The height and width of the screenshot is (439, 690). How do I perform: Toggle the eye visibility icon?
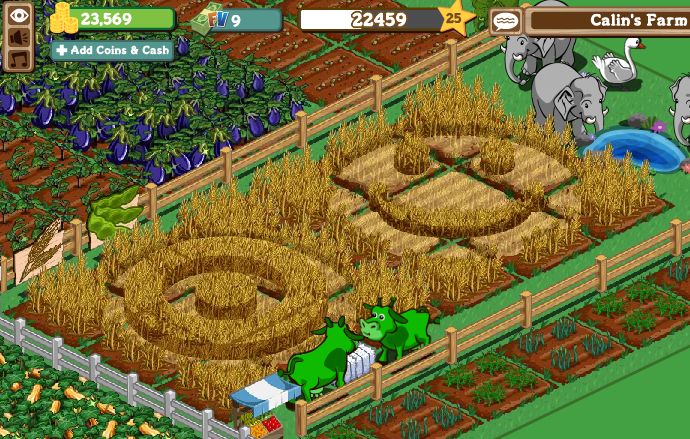[19, 15]
